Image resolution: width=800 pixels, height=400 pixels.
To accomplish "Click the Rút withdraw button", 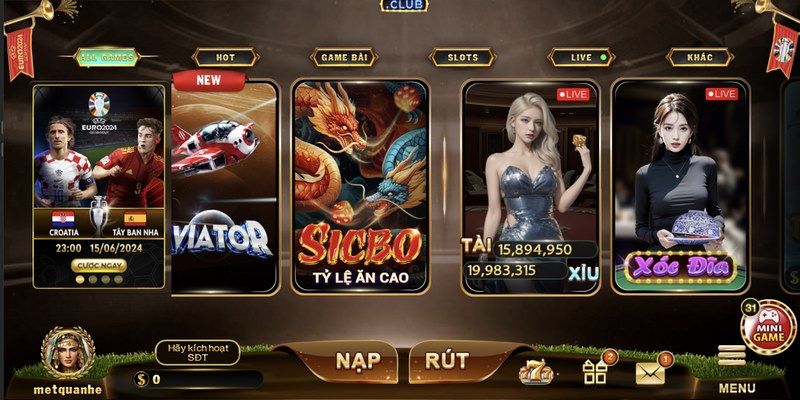I will pos(447,360).
